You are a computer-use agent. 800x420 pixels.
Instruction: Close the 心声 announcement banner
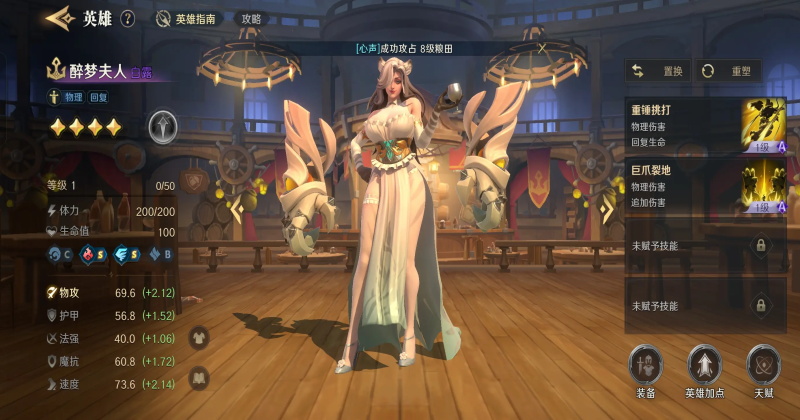[x=542, y=47]
